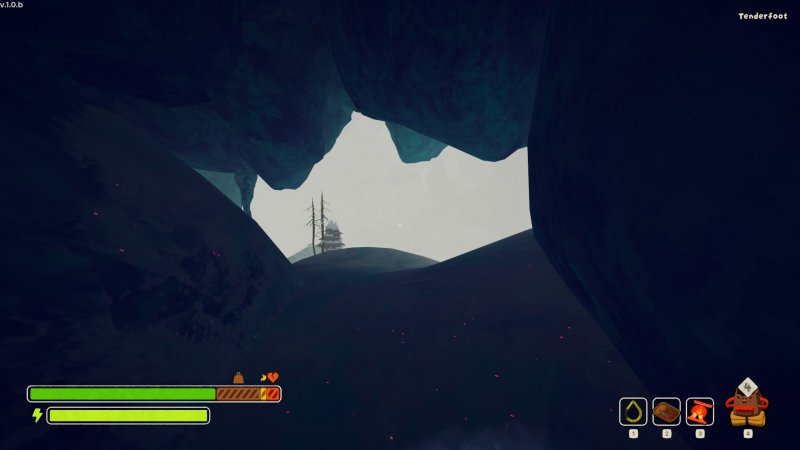Screen dimensions: 800x450
Task: Select the rope coil in slot 1
Action: point(633,411)
